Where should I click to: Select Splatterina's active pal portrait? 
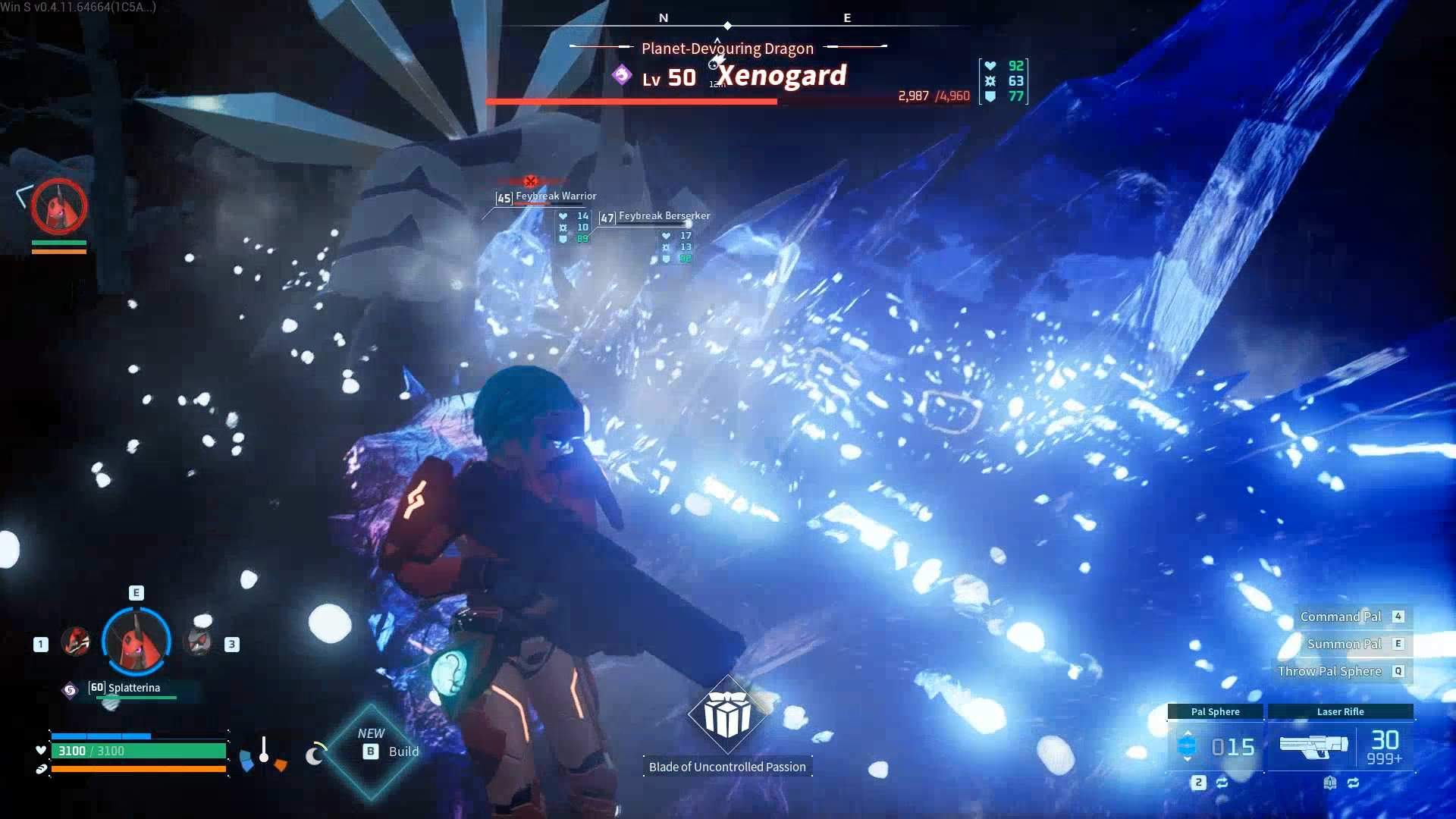click(x=136, y=642)
